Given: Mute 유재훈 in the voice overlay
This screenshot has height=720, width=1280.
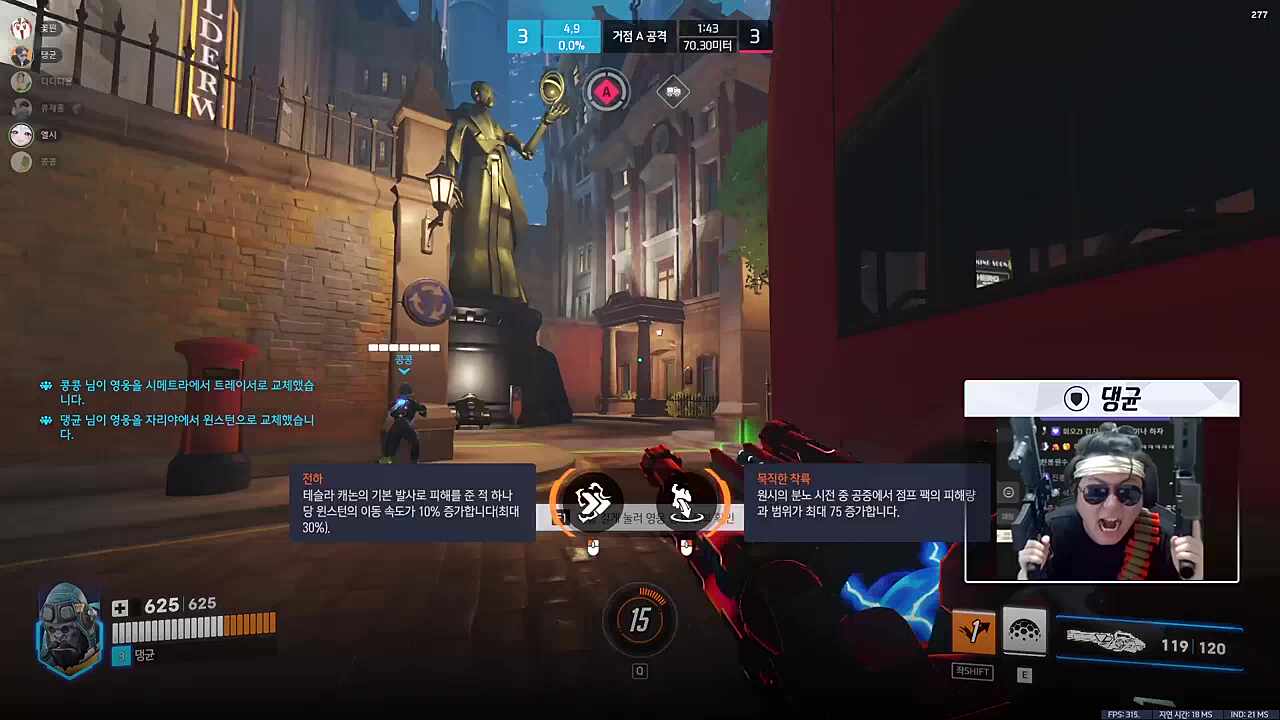Looking at the screenshot, I should click(21, 108).
